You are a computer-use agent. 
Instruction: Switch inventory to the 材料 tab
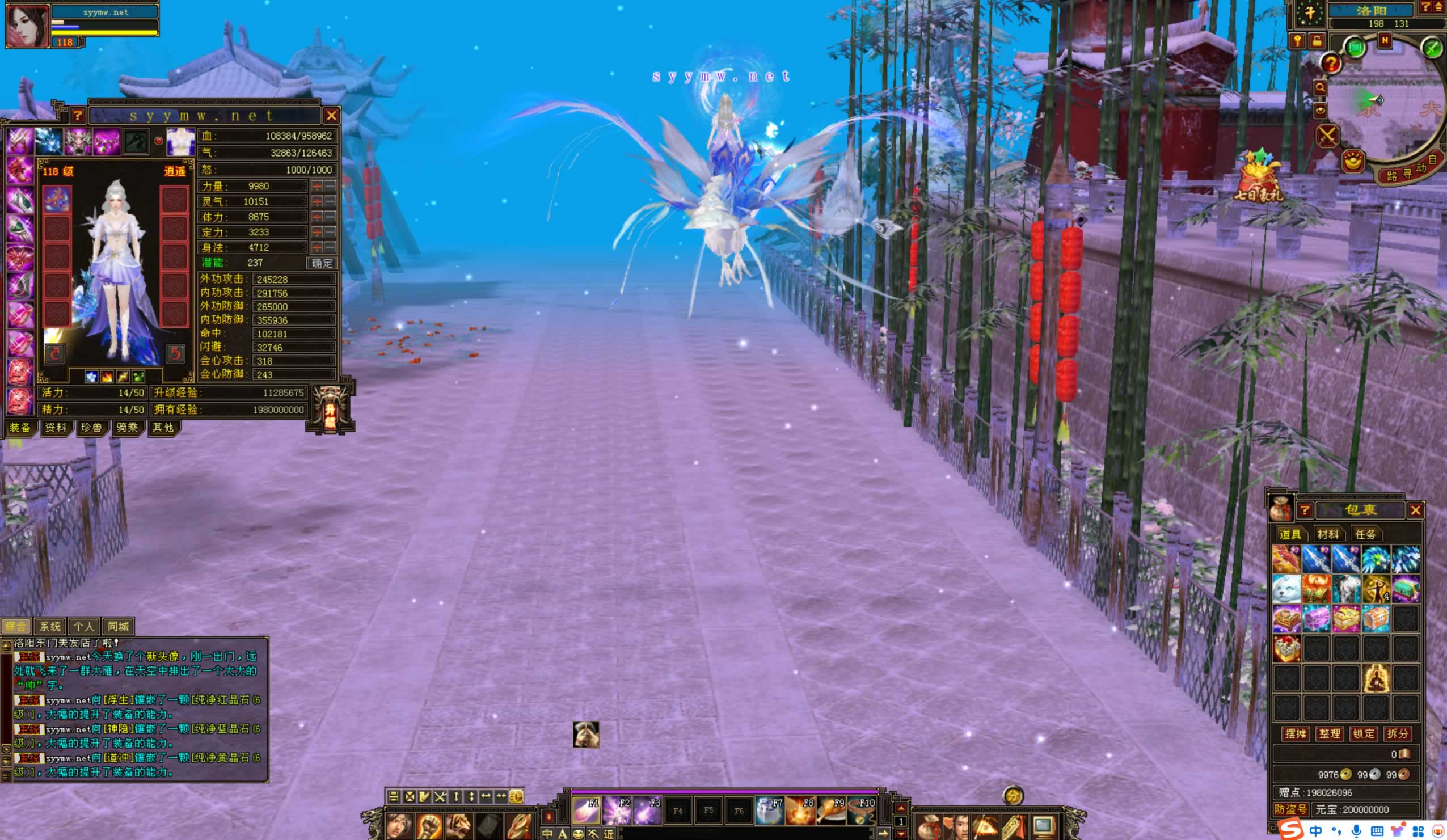(1327, 534)
